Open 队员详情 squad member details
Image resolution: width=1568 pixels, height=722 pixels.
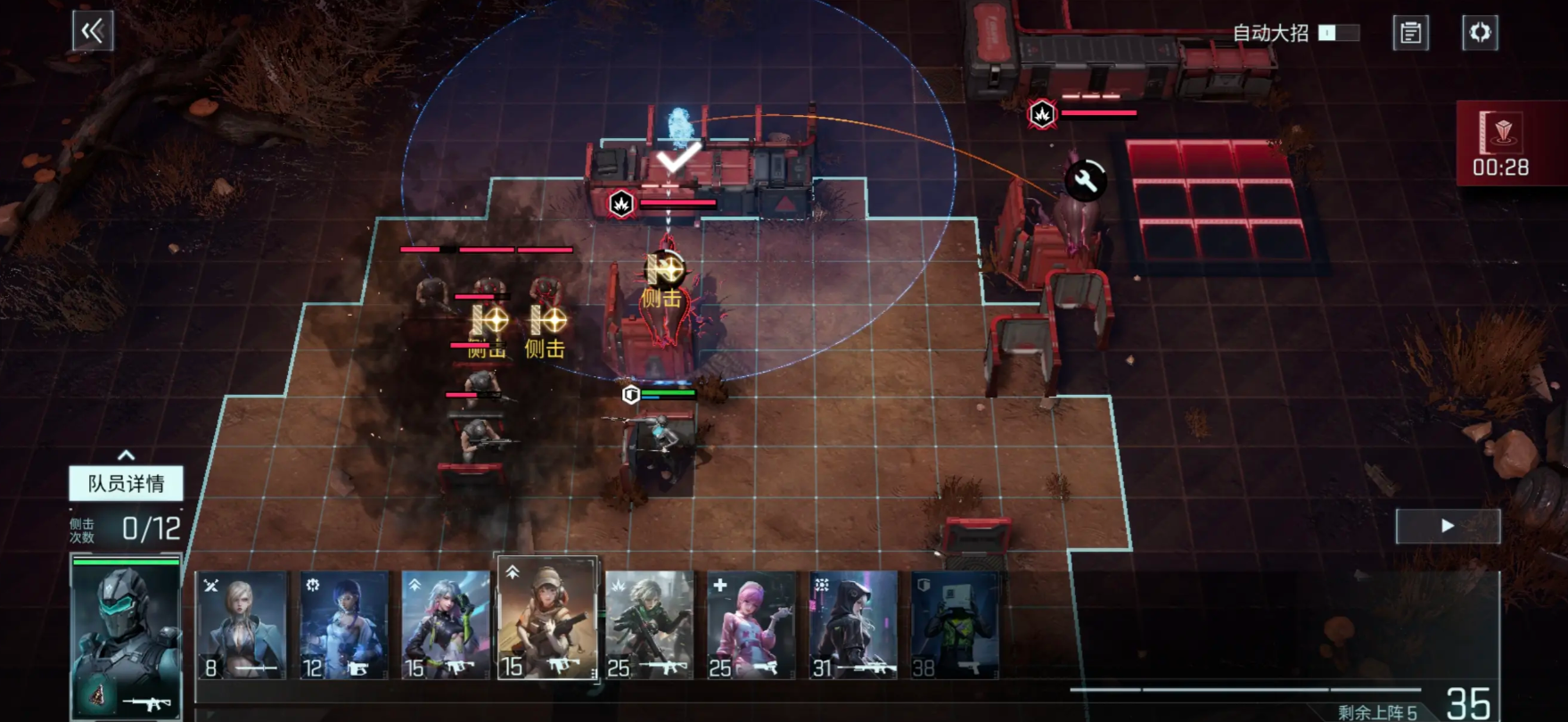click(126, 483)
